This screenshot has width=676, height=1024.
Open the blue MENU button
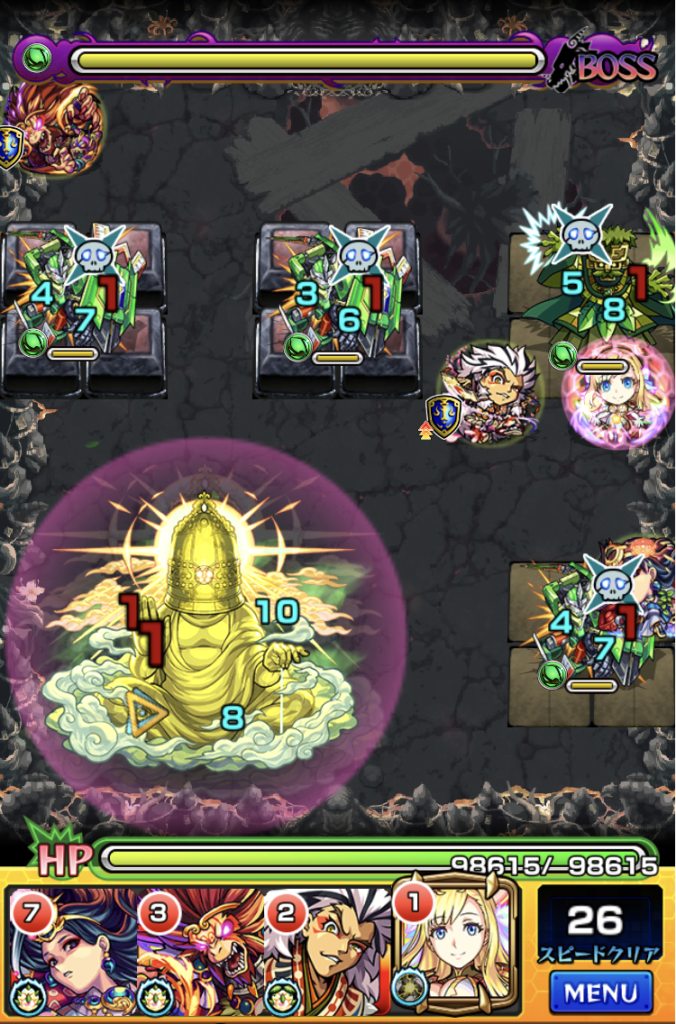600,991
